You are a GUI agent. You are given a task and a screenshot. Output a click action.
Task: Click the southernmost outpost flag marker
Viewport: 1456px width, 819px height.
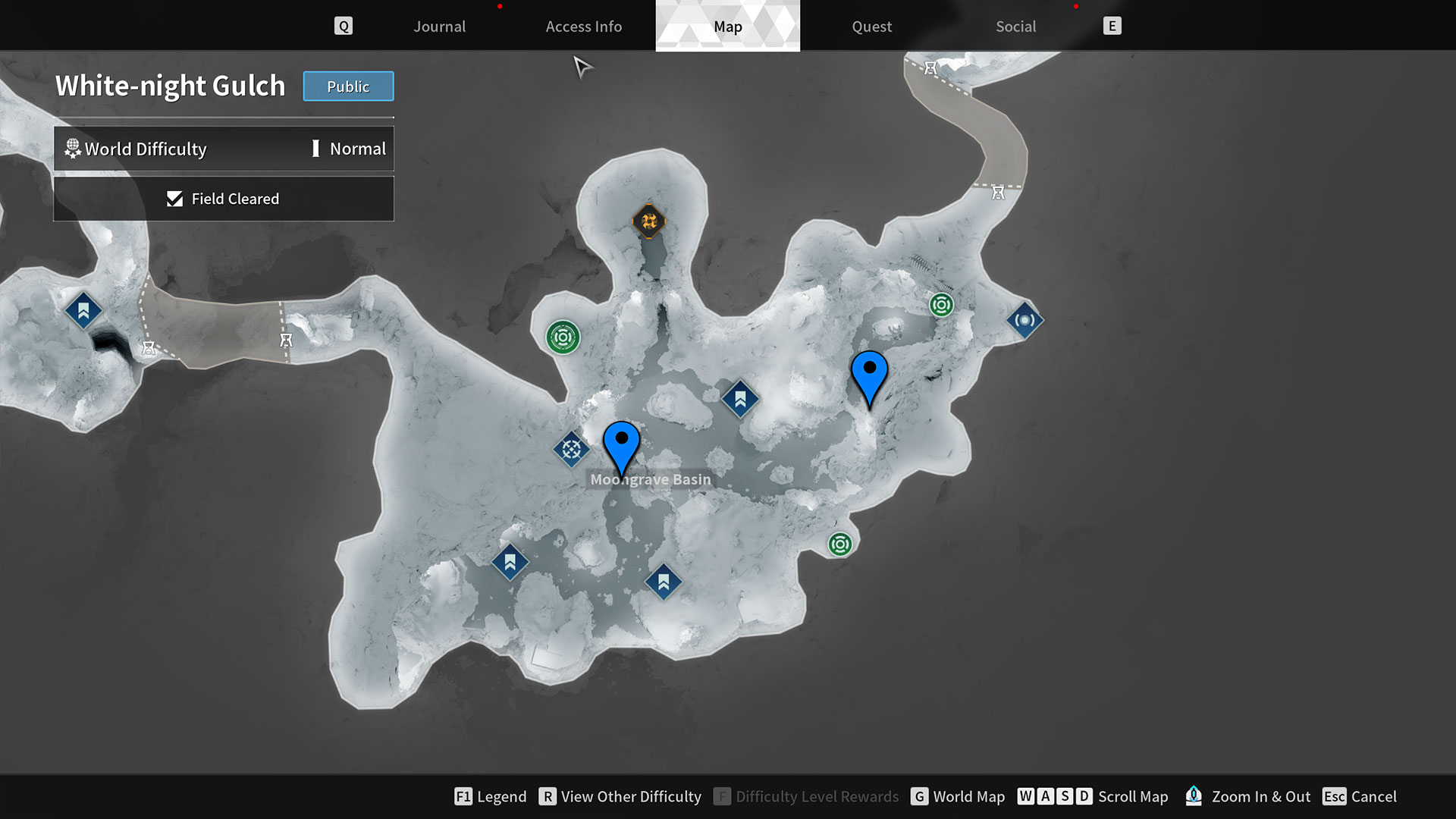(663, 580)
